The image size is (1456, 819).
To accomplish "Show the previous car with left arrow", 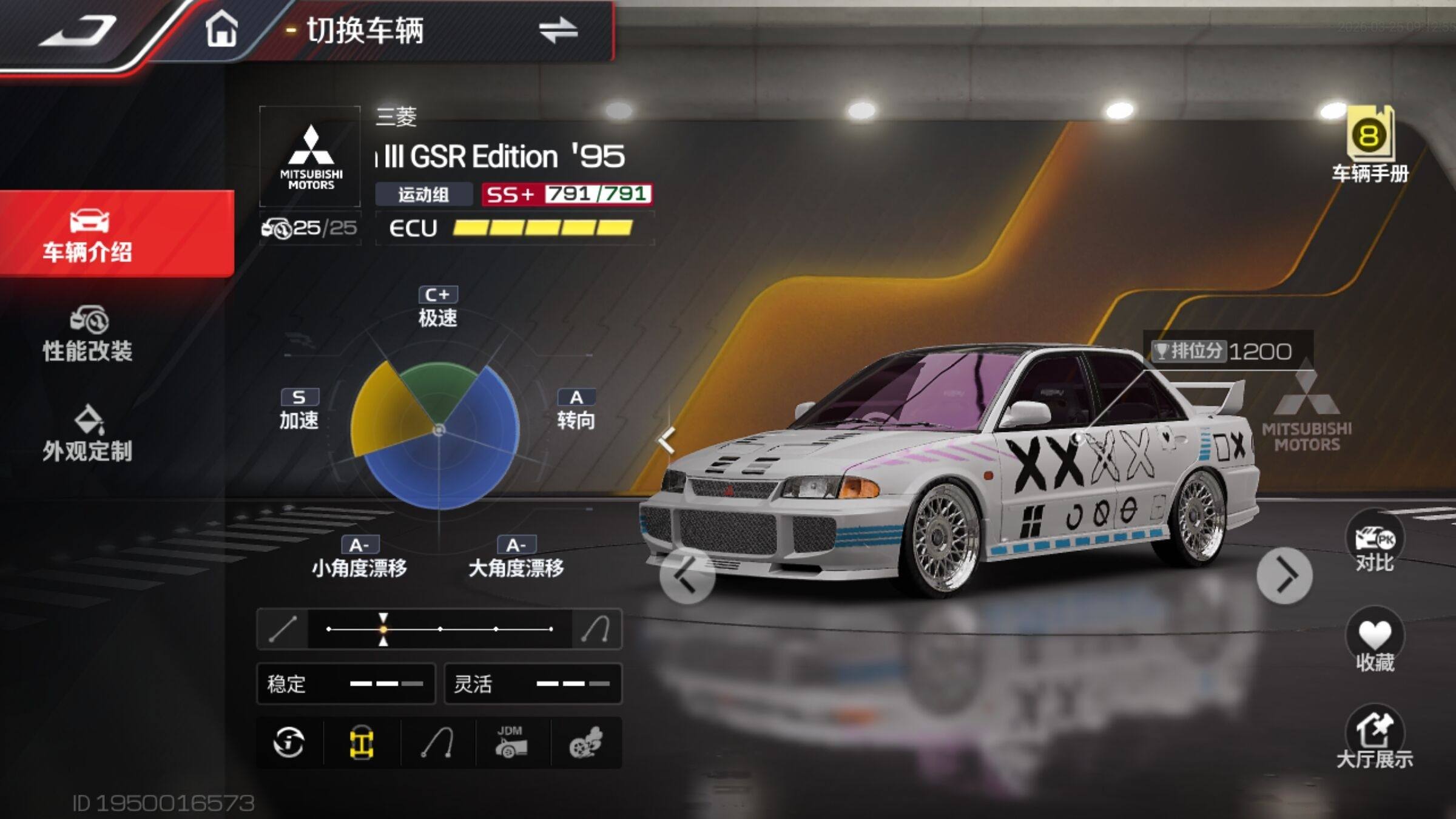I will coord(687,576).
